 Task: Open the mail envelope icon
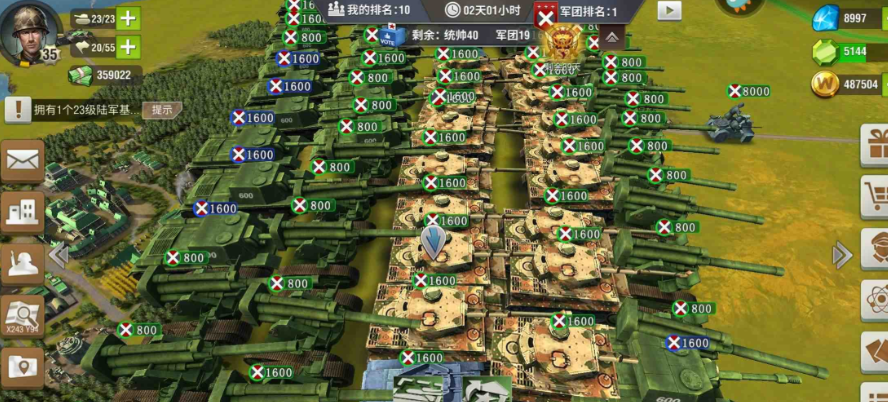point(22,160)
